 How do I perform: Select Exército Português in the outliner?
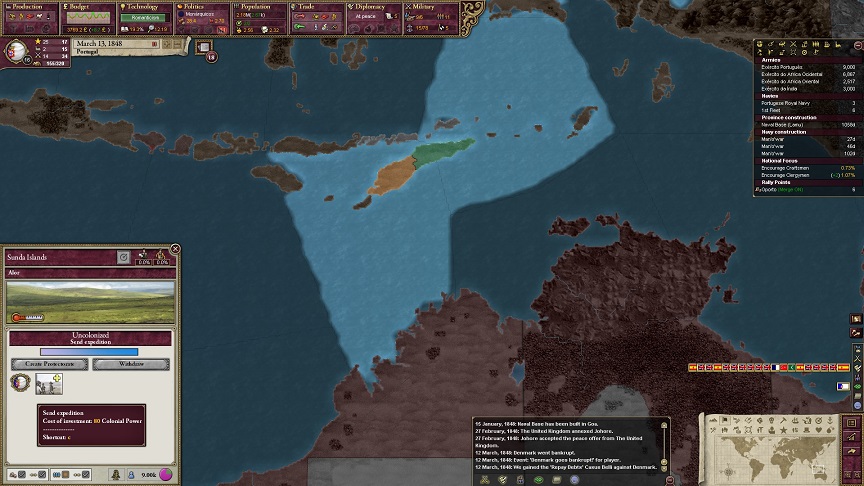tap(790, 67)
